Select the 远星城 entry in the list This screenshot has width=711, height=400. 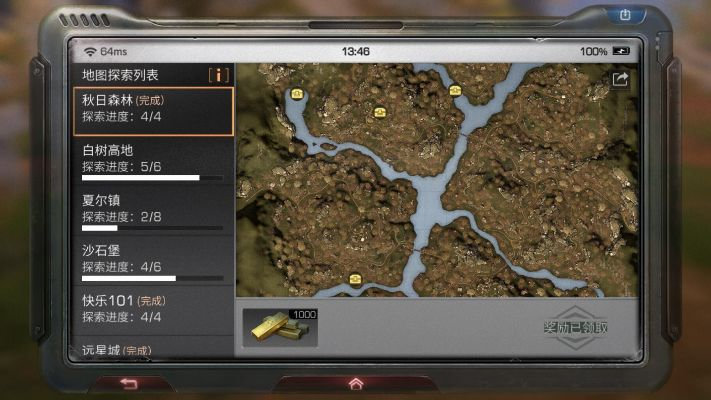[153, 349]
